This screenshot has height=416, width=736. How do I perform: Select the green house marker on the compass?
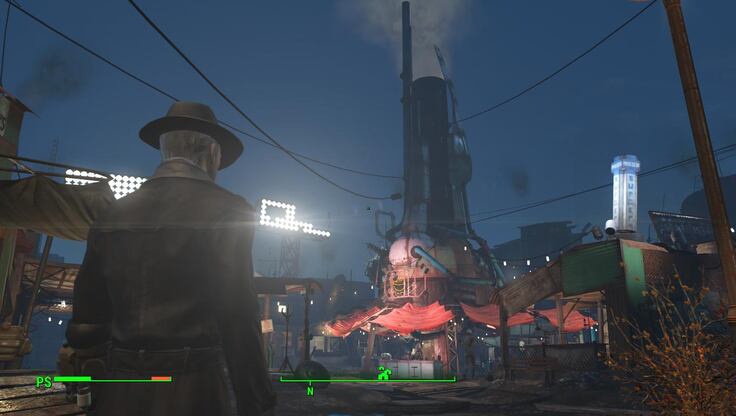click(x=383, y=374)
